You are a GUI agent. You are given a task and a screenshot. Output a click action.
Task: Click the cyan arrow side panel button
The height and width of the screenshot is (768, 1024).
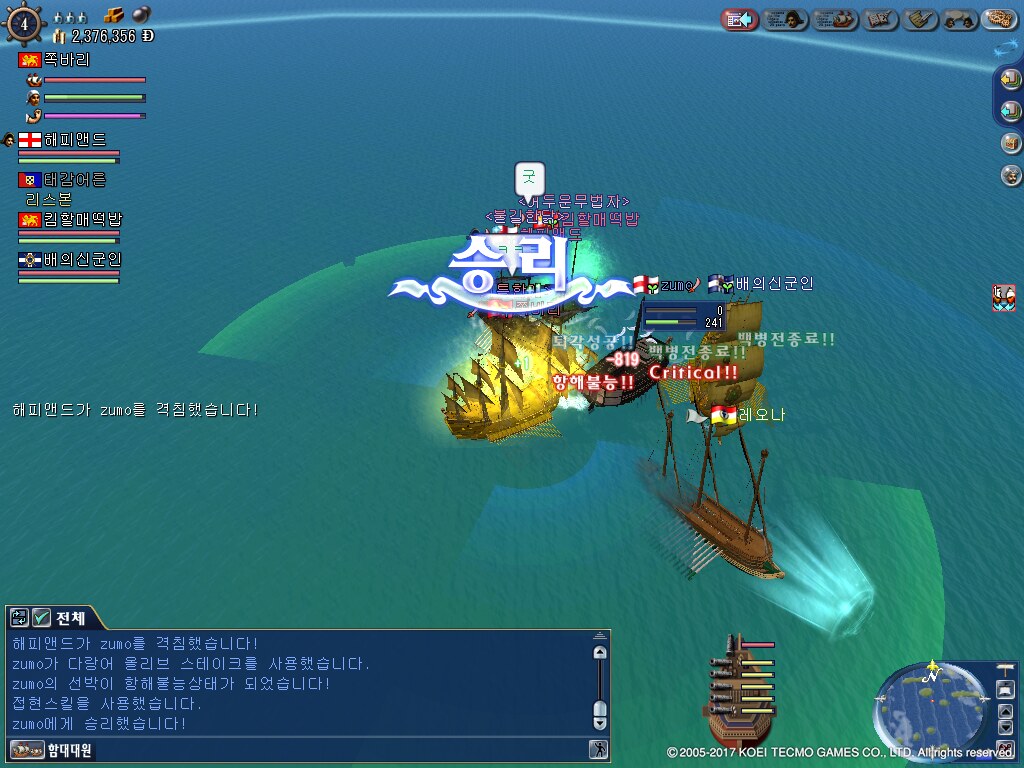click(1011, 110)
